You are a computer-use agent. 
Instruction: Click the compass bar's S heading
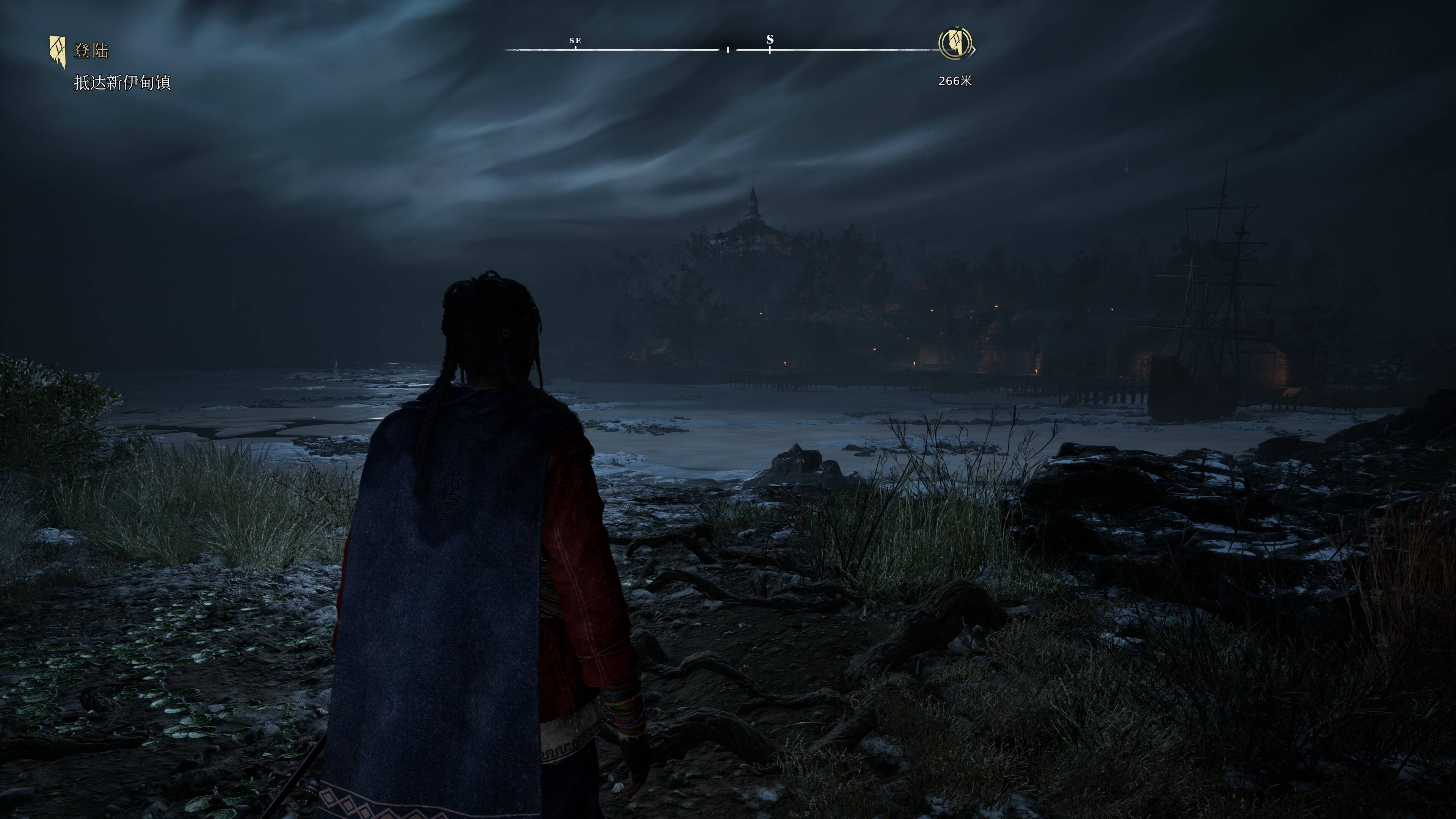pos(769,40)
